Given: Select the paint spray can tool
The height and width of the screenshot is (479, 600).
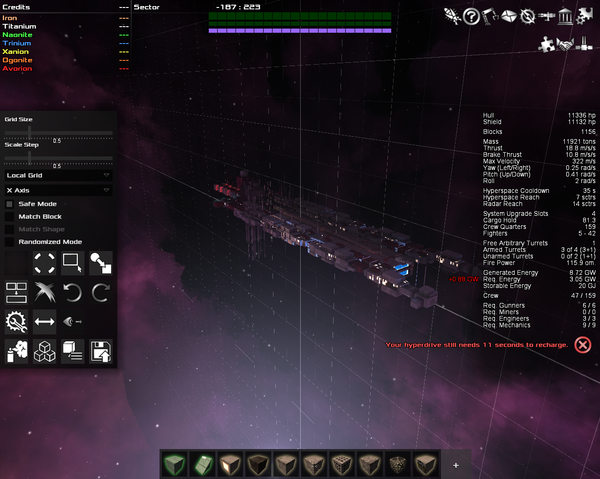Looking at the screenshot, I should pos(16,350).
